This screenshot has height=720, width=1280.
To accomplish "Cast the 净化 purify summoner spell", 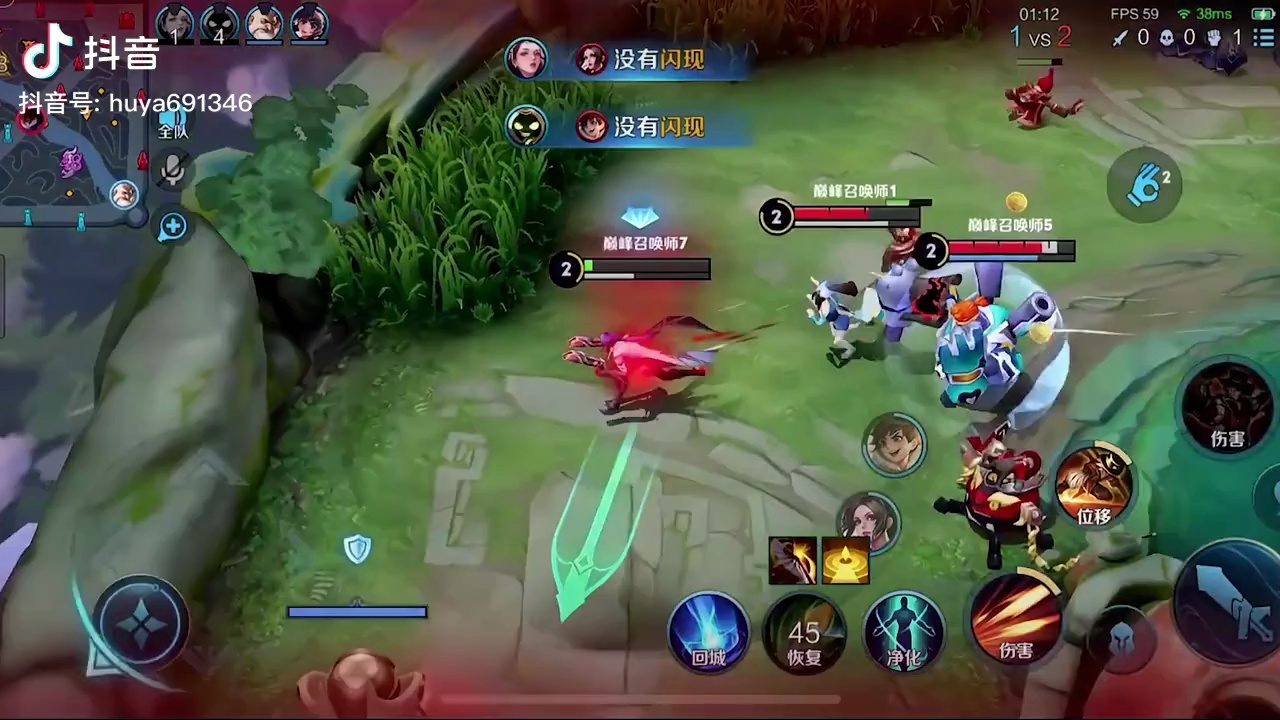I will [903, 632].
